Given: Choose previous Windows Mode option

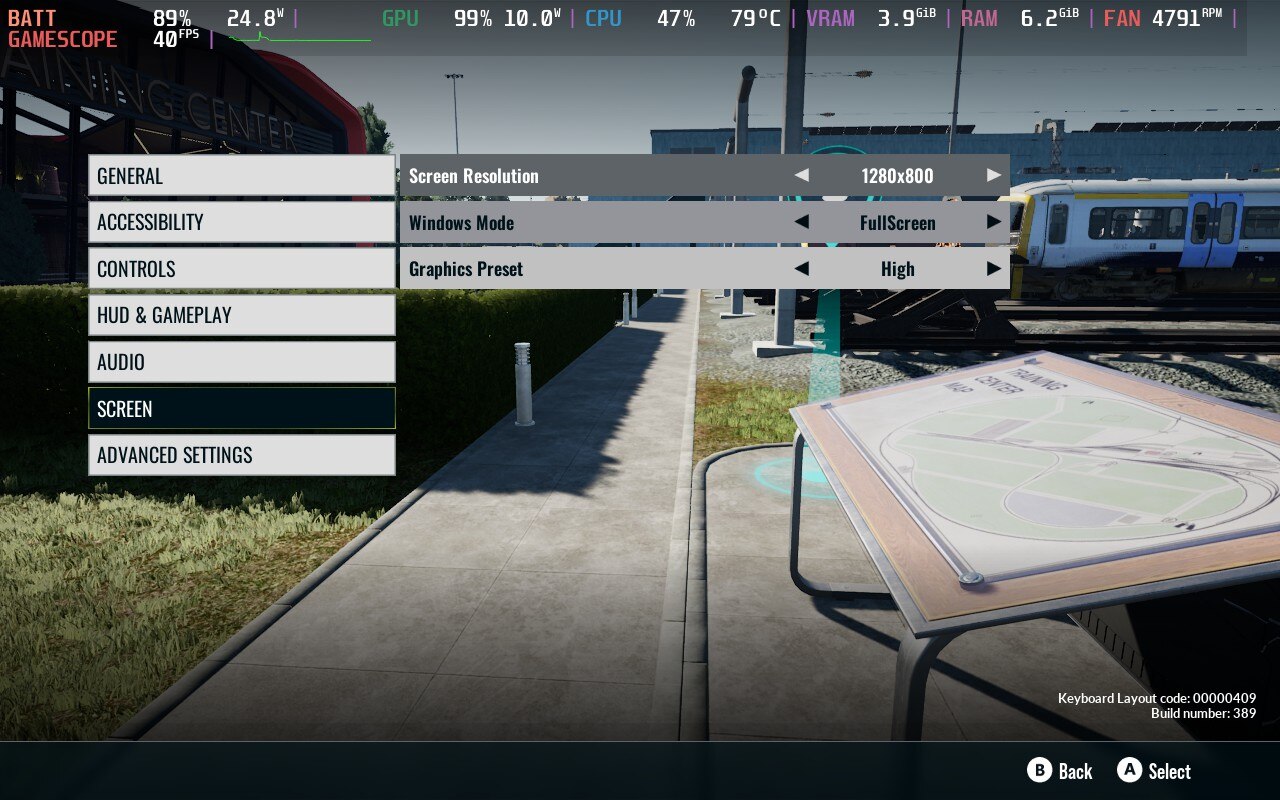Looking at the screenshot, I should coord(801,222).
